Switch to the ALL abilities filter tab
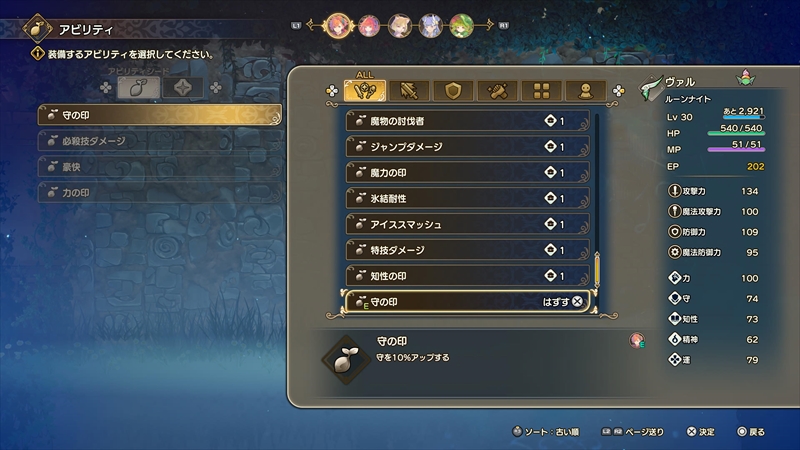This screenshot has width=800, height=450. coord(365,91)
